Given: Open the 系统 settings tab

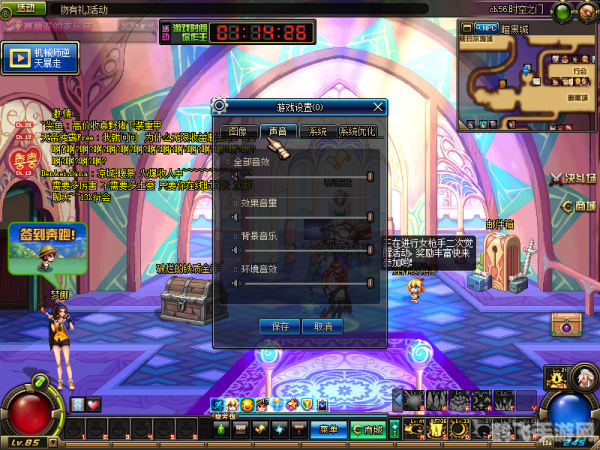Looking at the screenshot, I should pos(317,131).
